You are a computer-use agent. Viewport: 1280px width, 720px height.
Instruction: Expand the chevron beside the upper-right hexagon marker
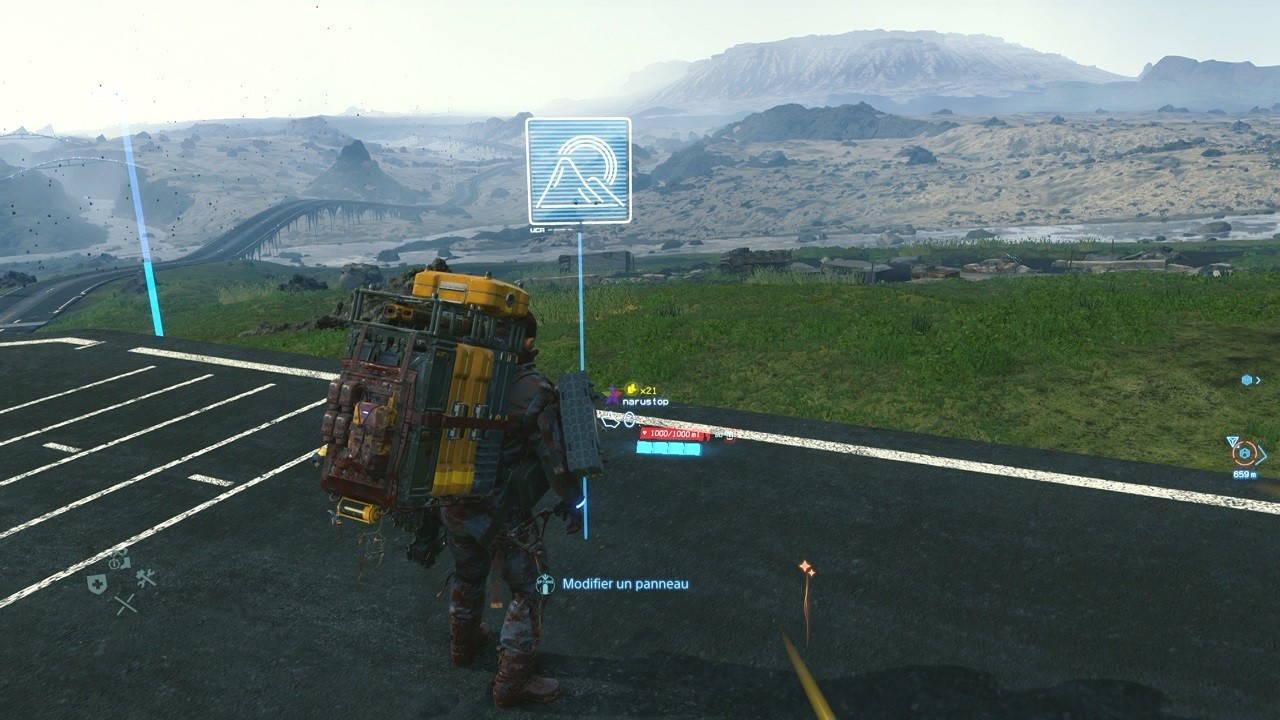point(1258,380)
